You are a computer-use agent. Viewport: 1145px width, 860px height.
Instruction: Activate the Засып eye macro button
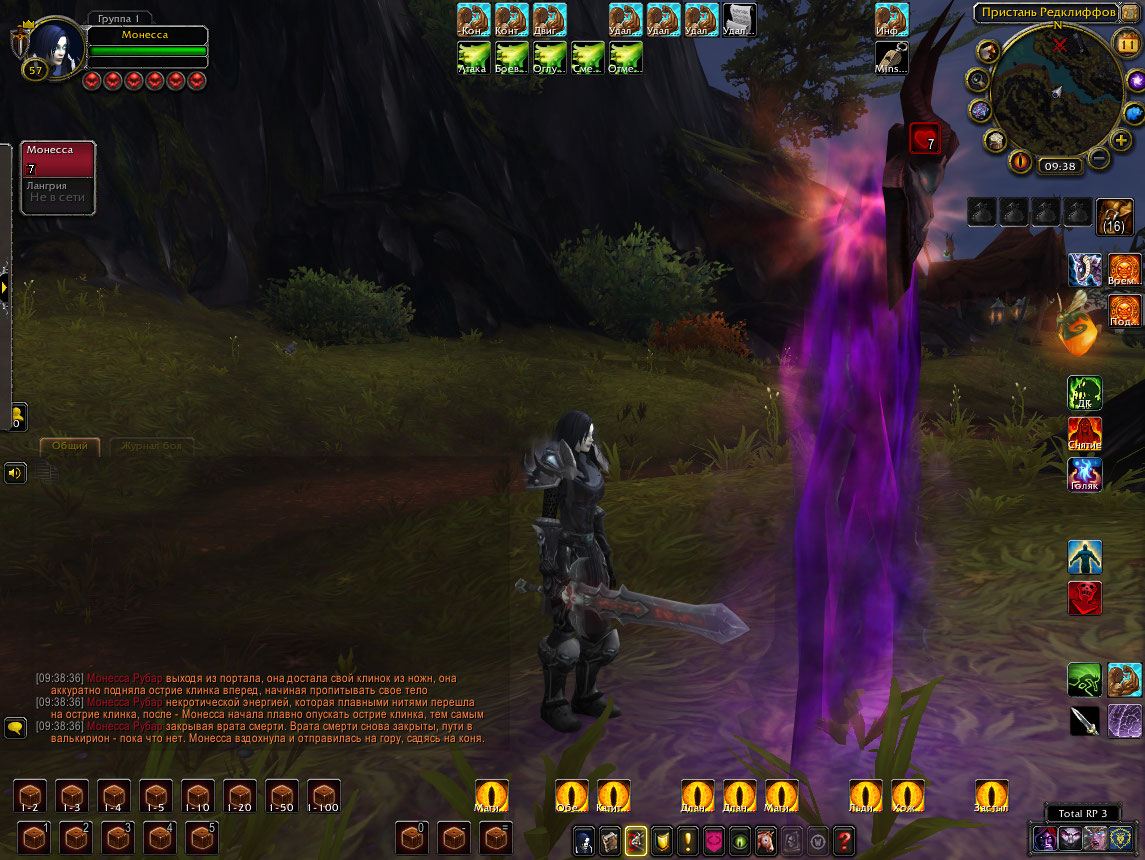991,796
